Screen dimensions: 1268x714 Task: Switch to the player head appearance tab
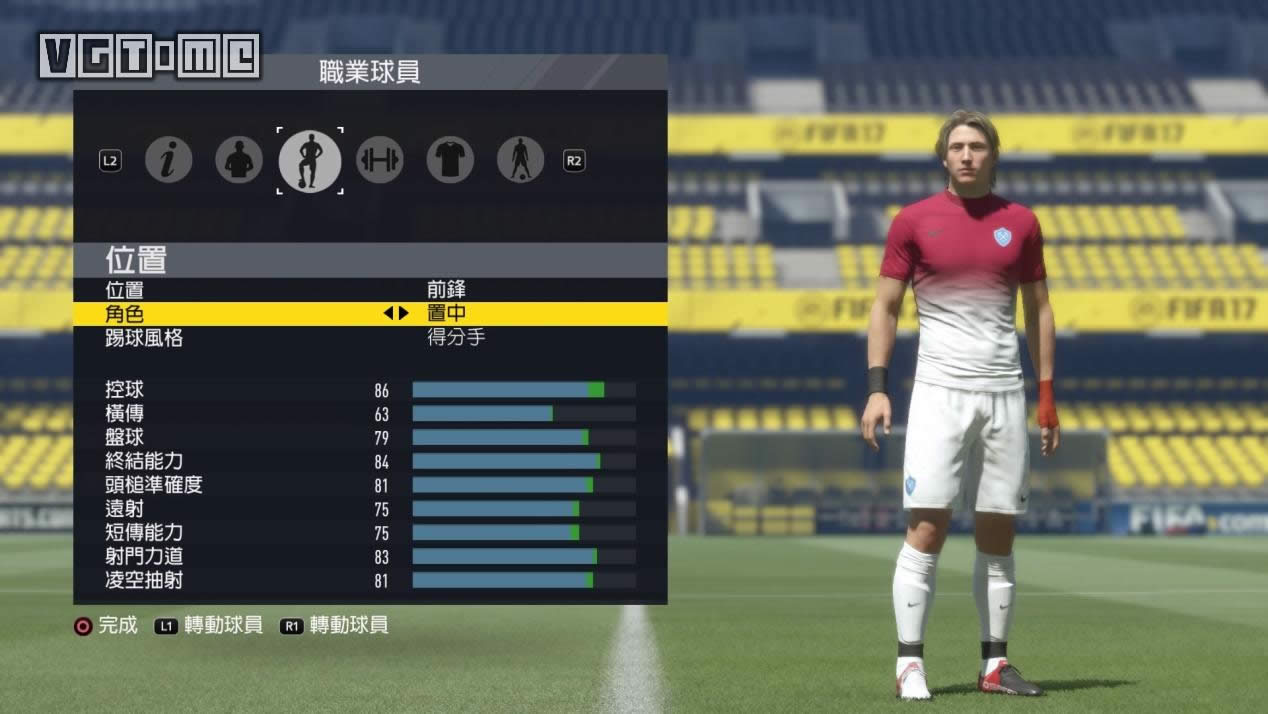coord(238,160)
